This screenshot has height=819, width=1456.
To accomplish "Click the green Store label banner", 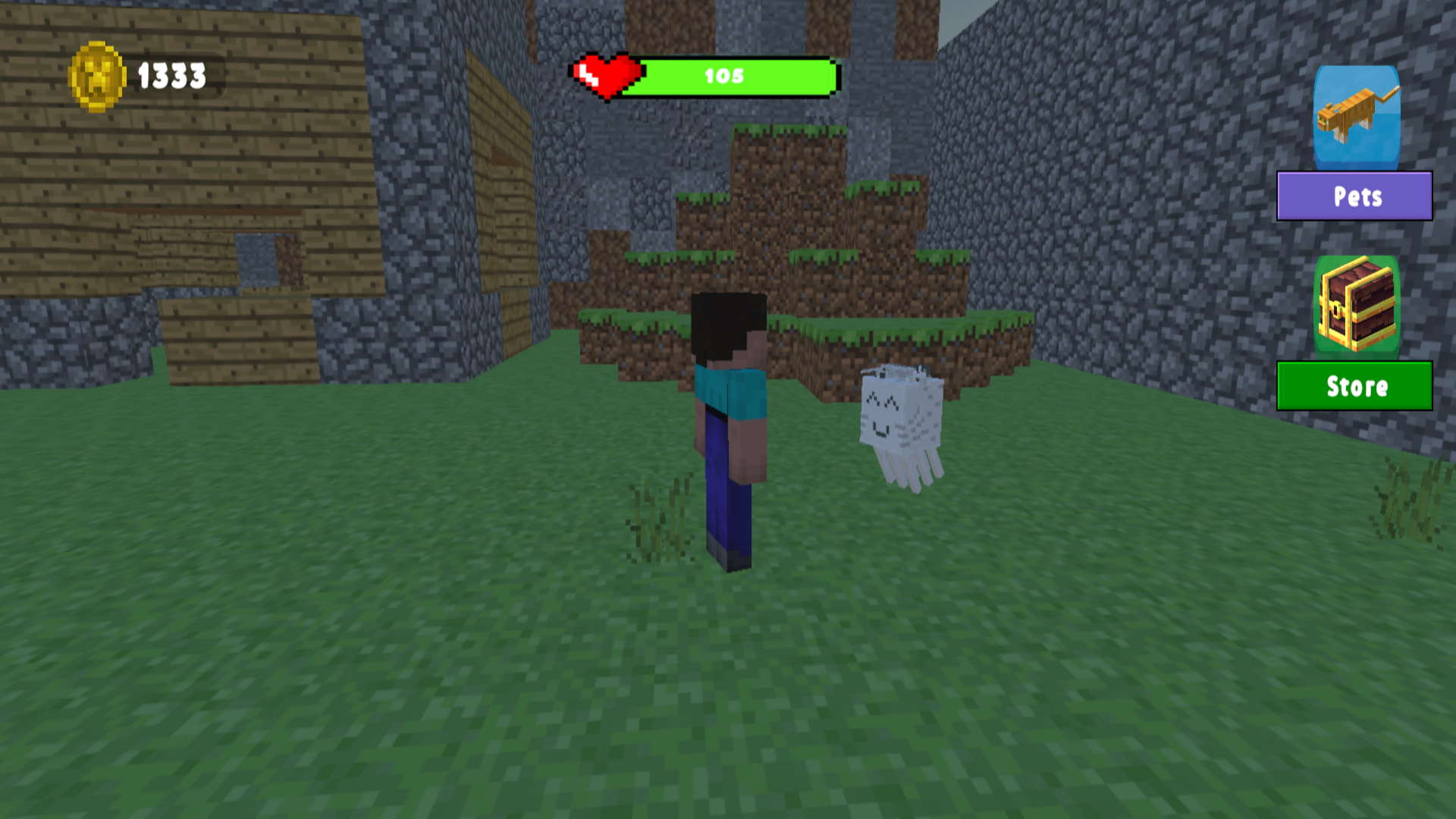I will coord(1354,387).
